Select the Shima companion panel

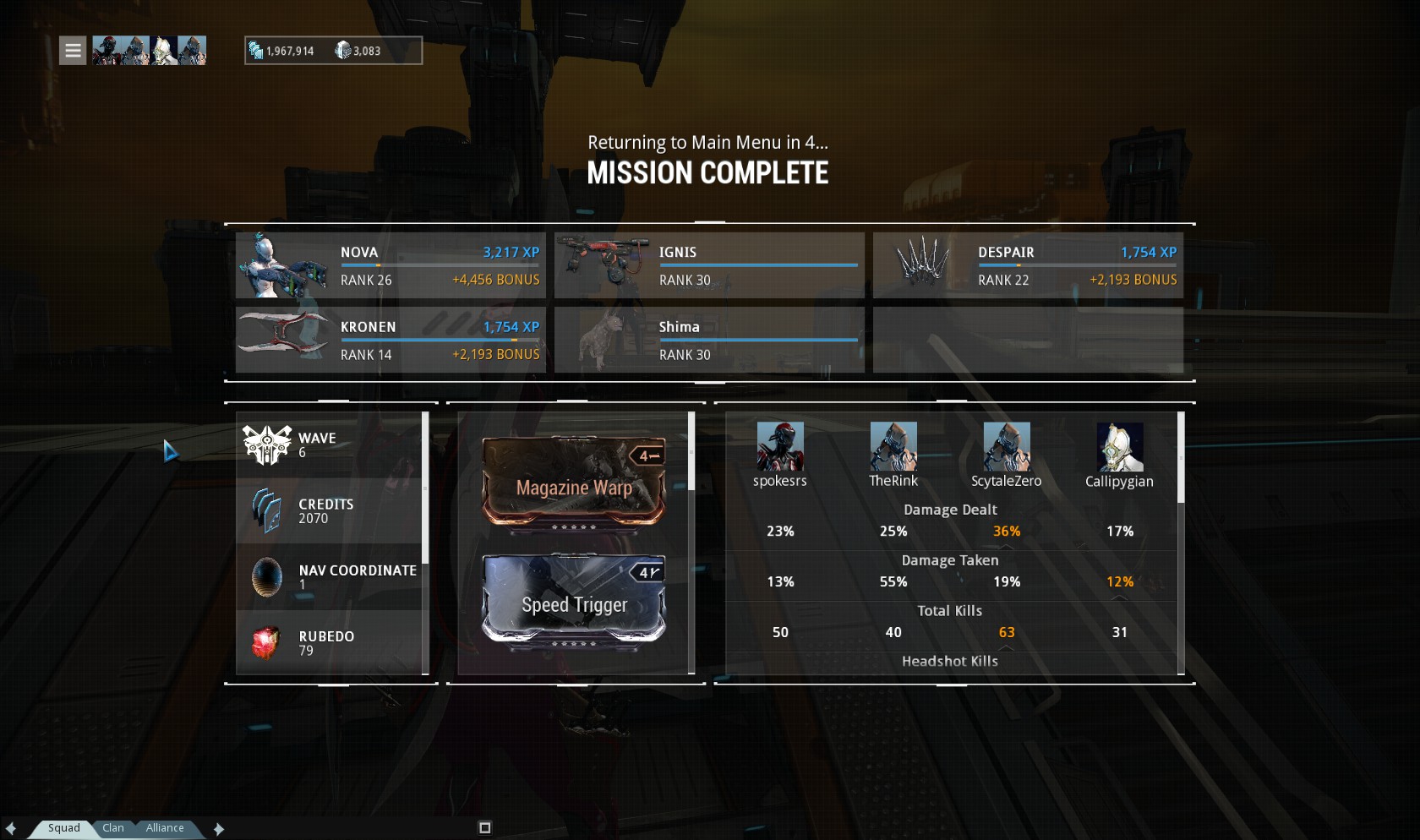pyautogui.click(x=709, y=340)
